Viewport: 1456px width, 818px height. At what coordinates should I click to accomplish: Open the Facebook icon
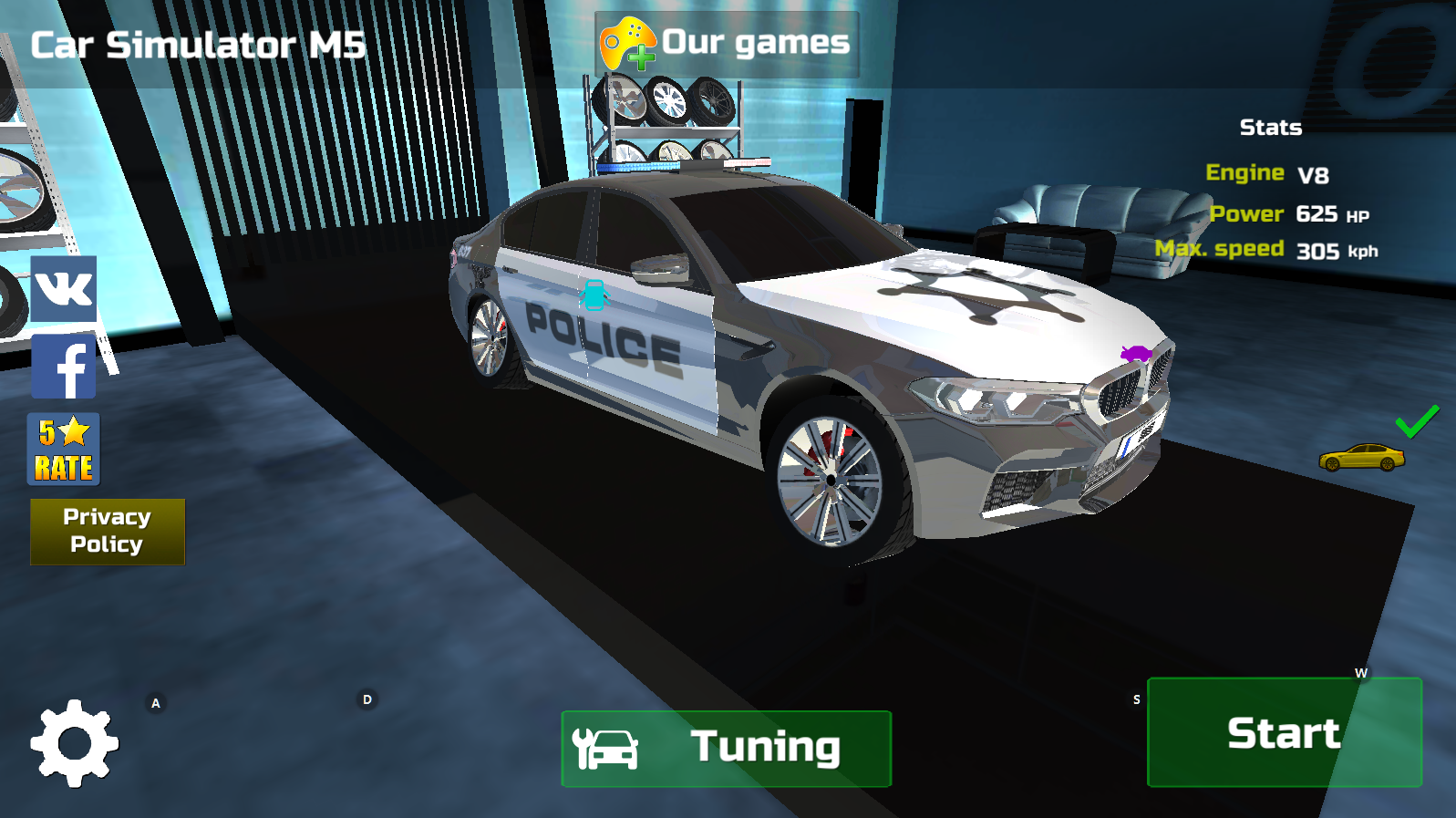(63, 367)
